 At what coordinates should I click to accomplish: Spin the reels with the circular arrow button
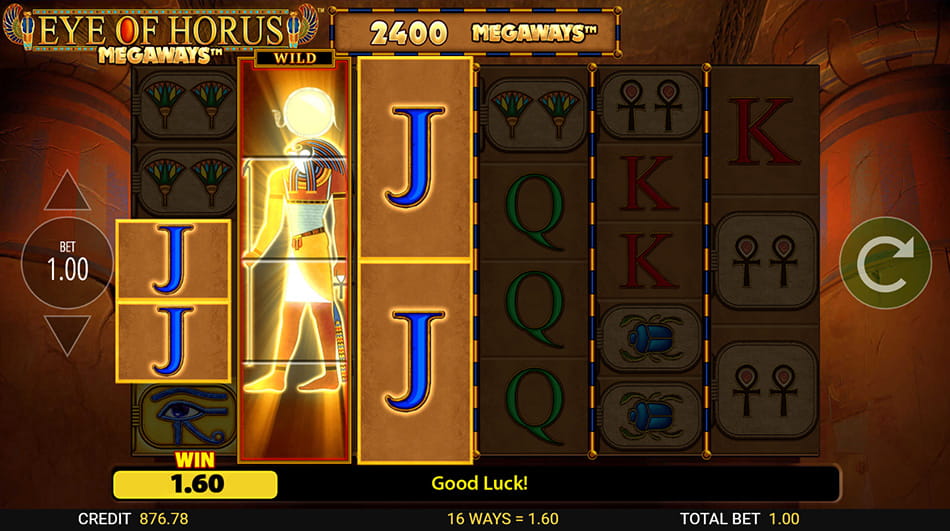[x=885, y=262]
